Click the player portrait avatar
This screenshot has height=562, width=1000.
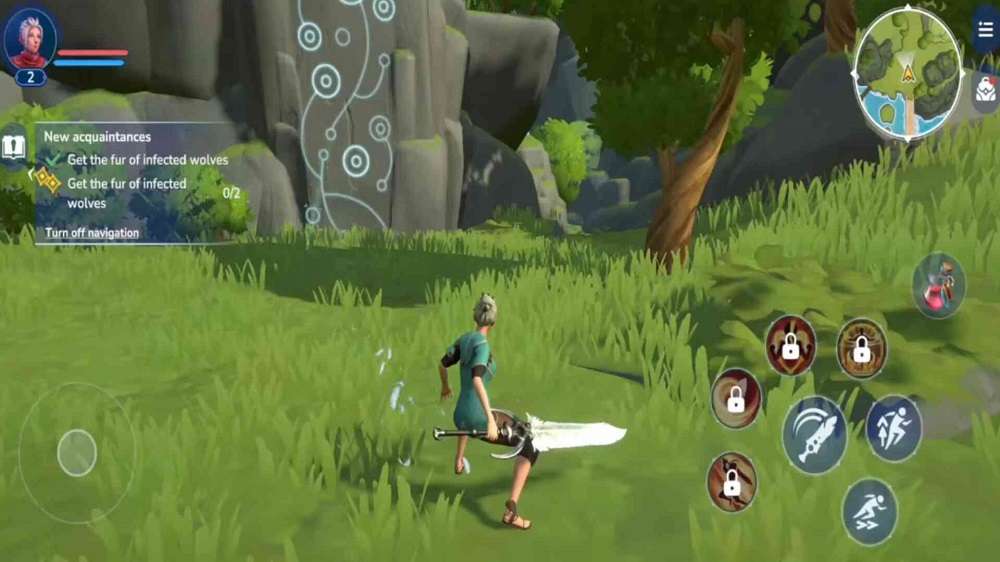click(30, 40)
